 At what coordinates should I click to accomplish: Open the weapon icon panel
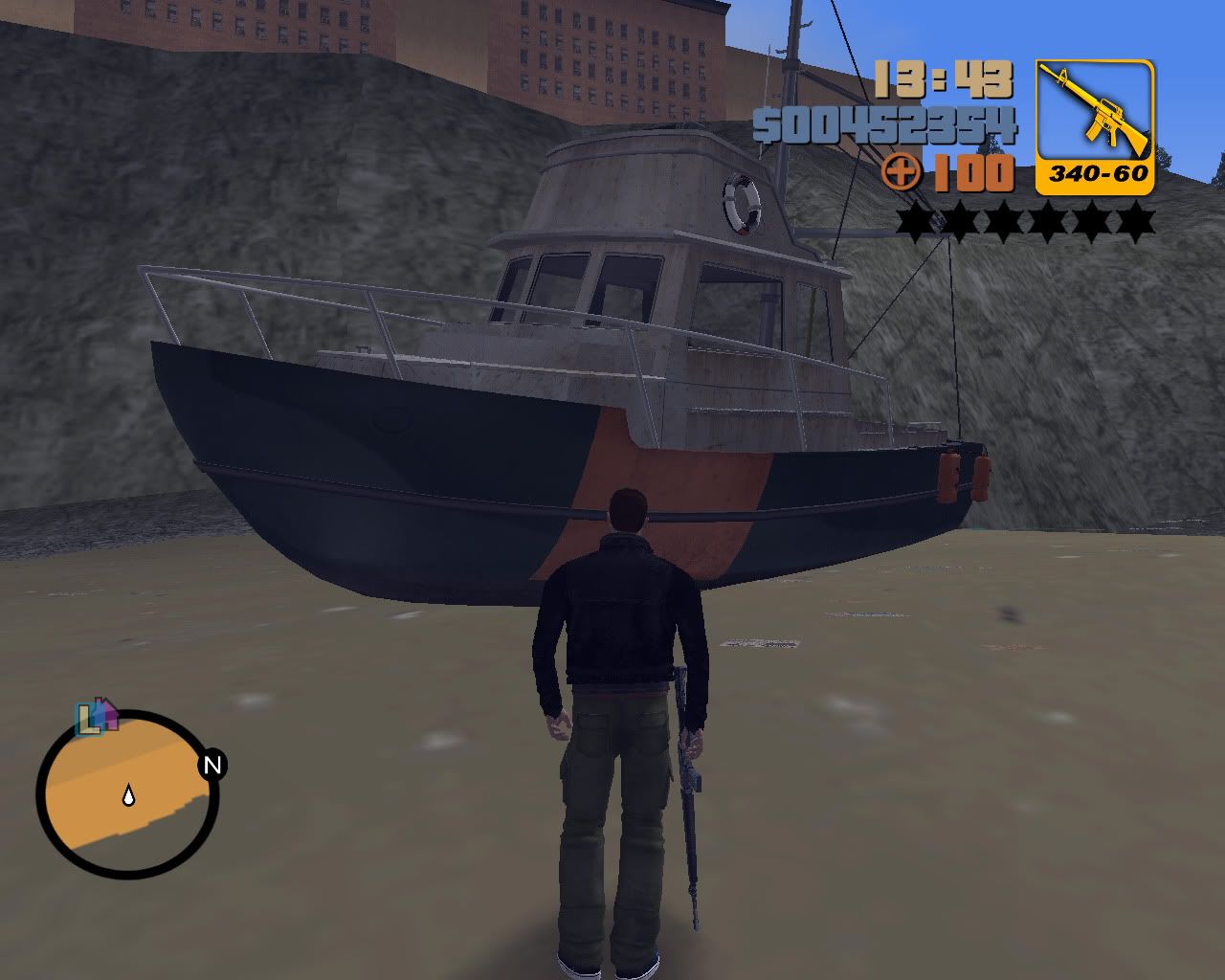pyautogui.click(x=1093, y=124)
